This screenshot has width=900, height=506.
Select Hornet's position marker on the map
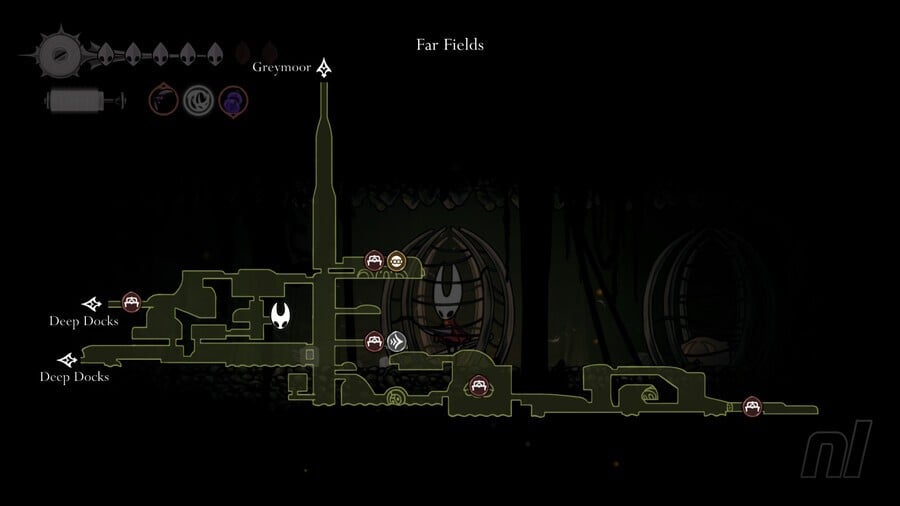pos(282,316)
